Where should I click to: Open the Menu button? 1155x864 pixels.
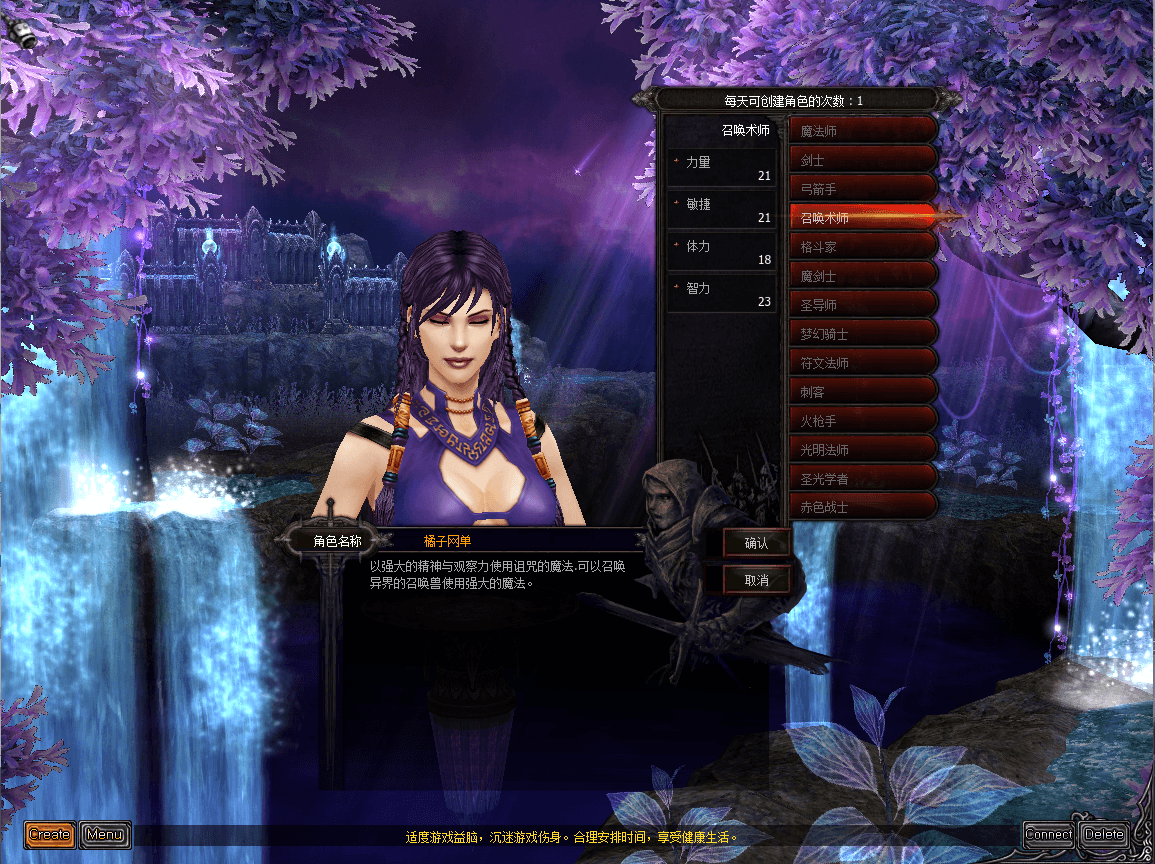[105, 834]
